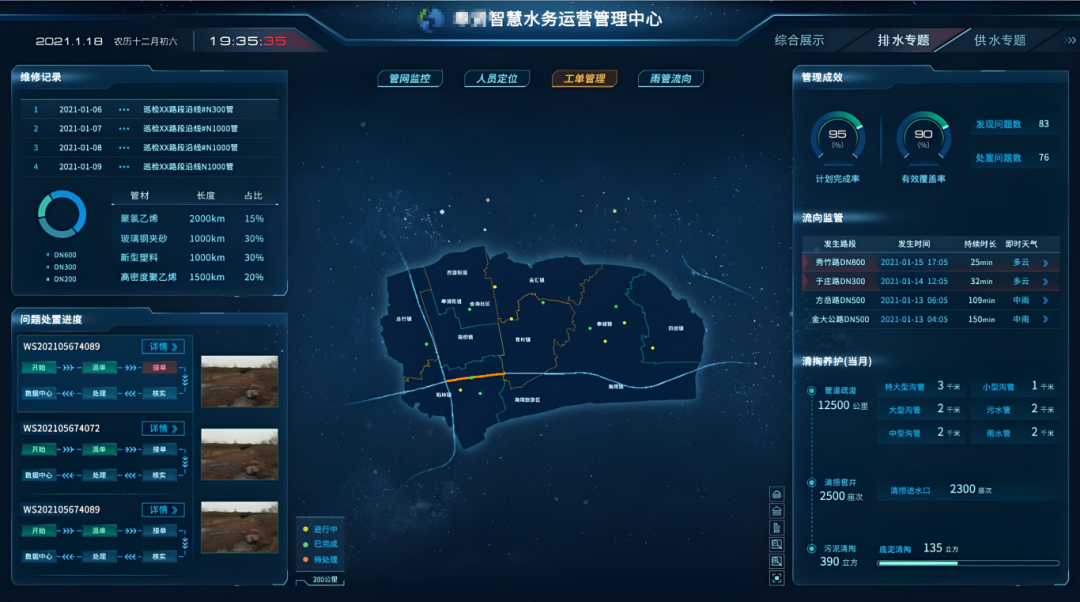This screenshot has height=602, width=1080.
Task: Open 详情 for work order WS202105674072
Action: pos(162,428)
